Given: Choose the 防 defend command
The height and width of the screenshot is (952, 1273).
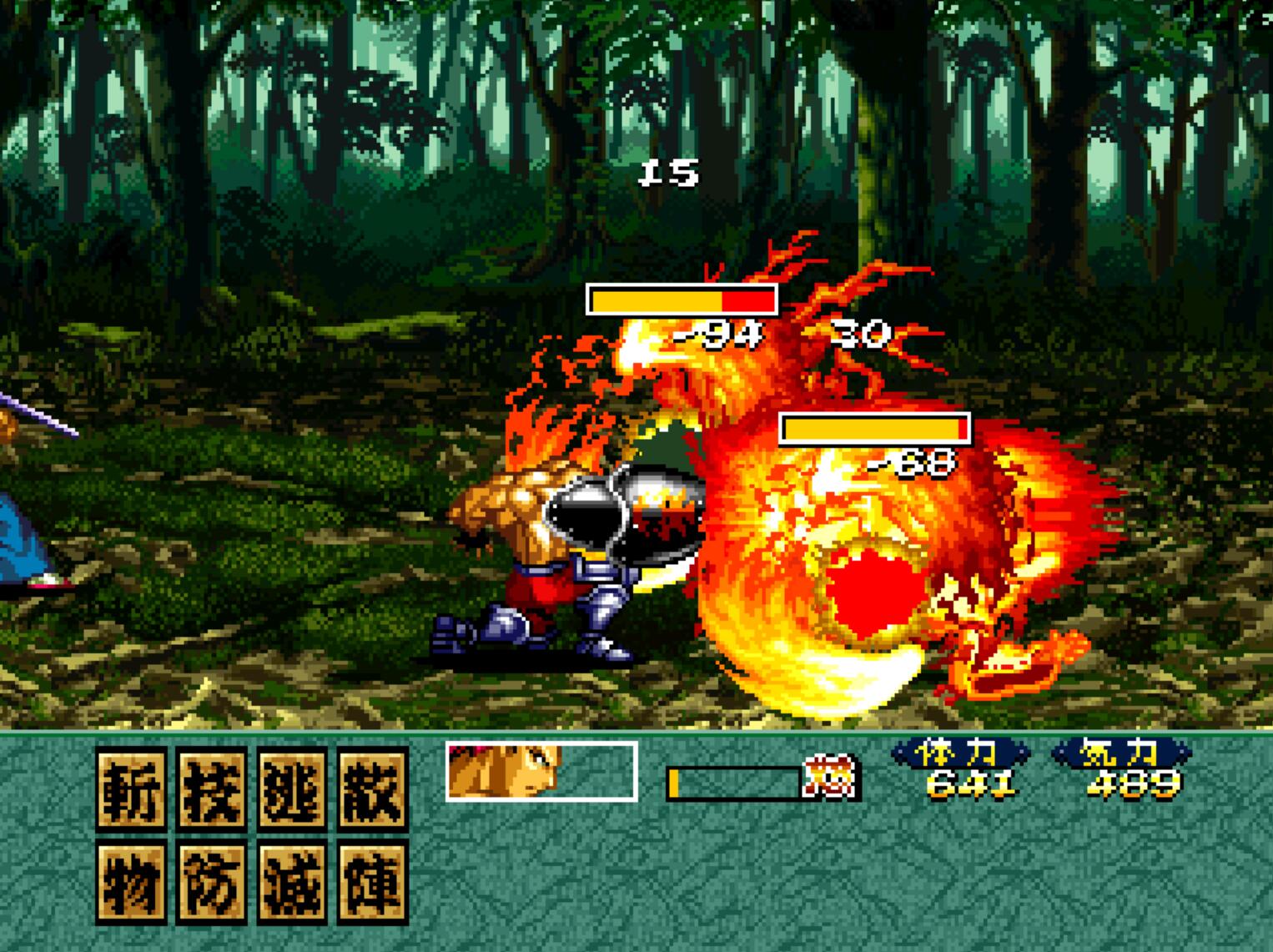Looking at the screenshot, I should (x=212, y=881).
